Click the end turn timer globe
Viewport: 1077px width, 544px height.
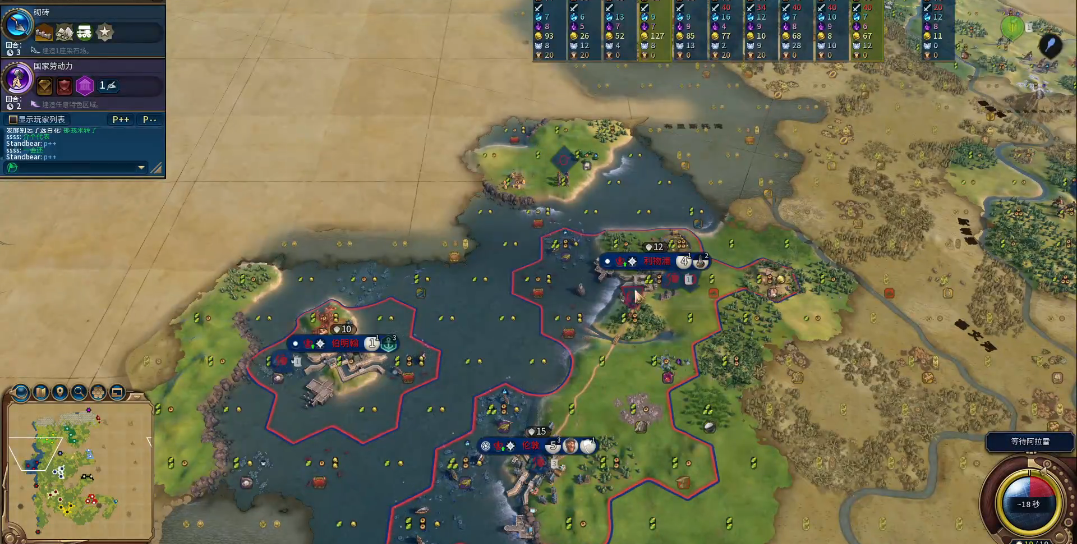click(x=1029, y=501)
